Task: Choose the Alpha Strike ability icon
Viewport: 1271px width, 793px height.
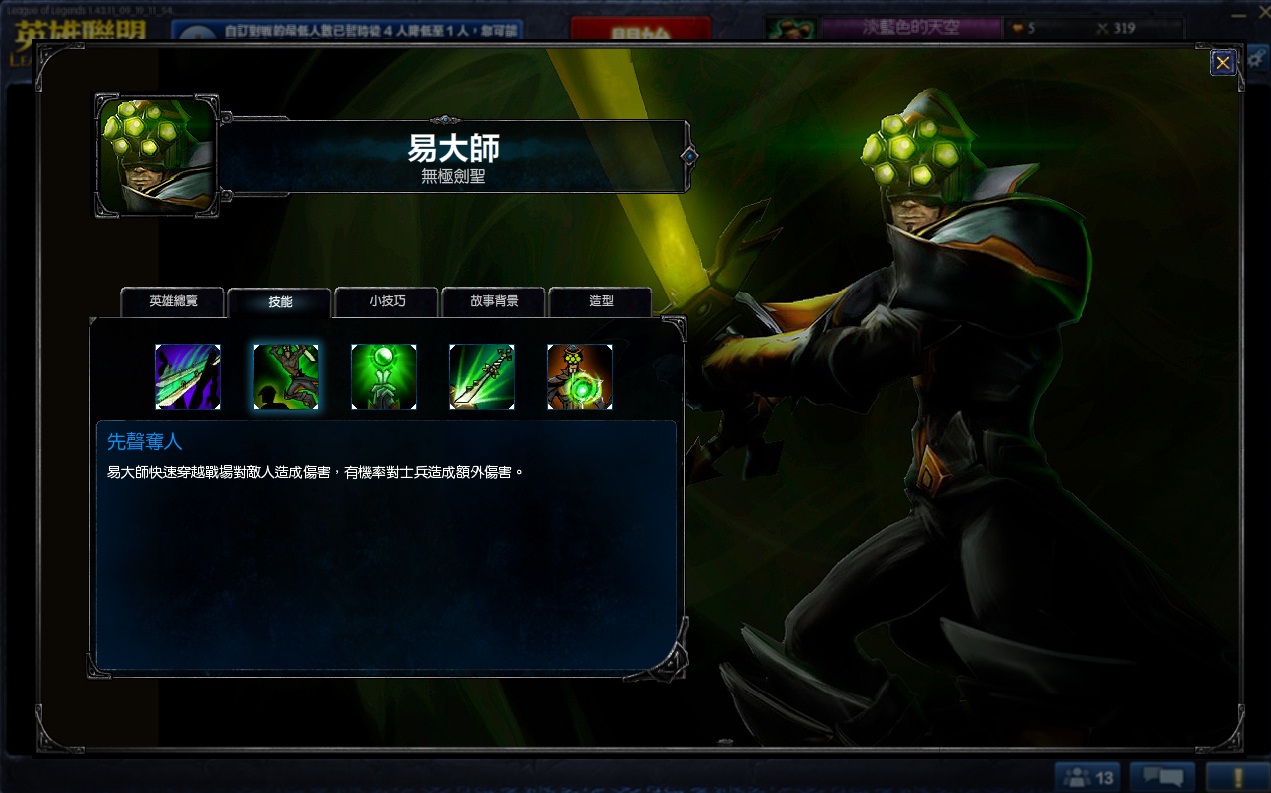Action: [x=286, y=377]
